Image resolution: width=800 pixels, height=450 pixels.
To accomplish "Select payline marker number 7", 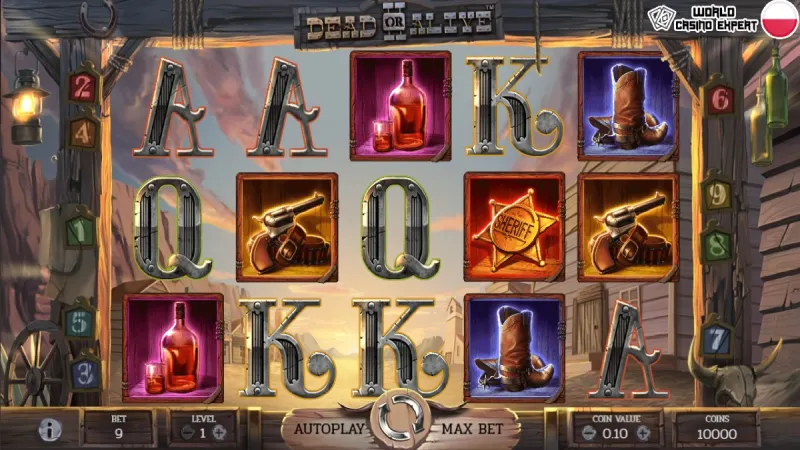I will pos(717,337).
